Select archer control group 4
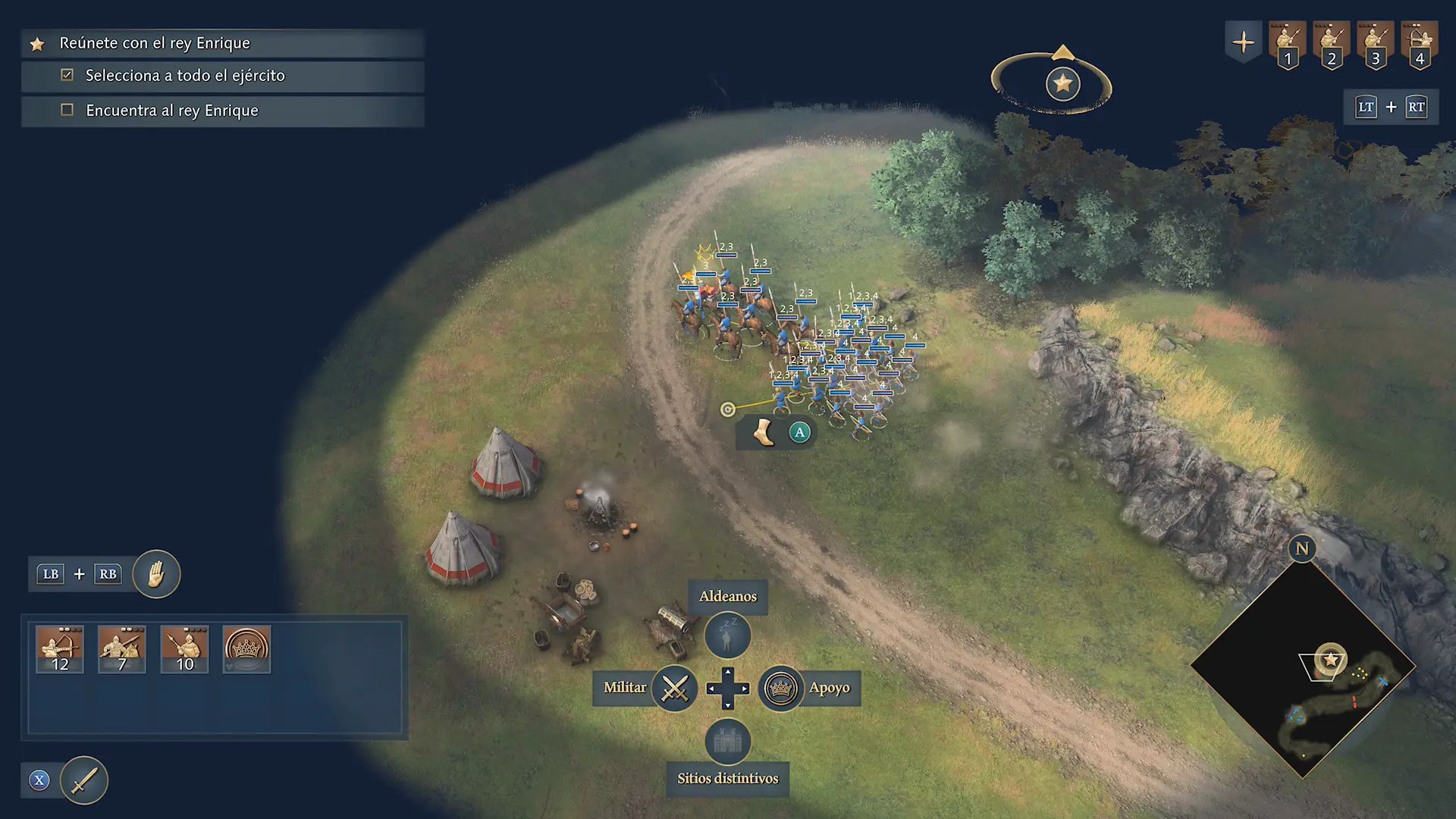This screenshot has width=1456, height=819. point(1420,45)
